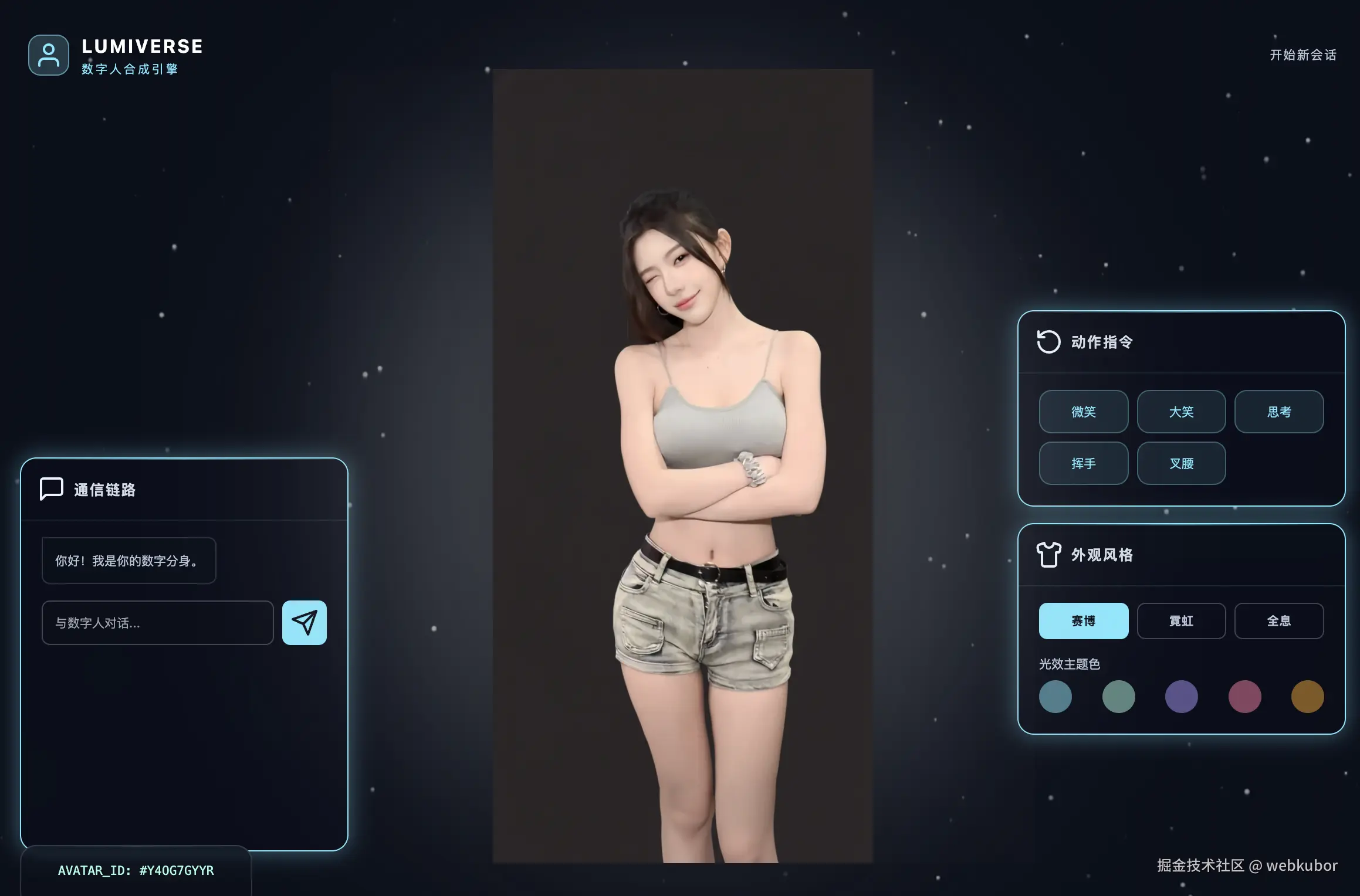Focus the 与数字人对话 chat input
Image resolution: width=1360 pixels, height=896 pixels.
pyautogui.click(x=157, y=623)
